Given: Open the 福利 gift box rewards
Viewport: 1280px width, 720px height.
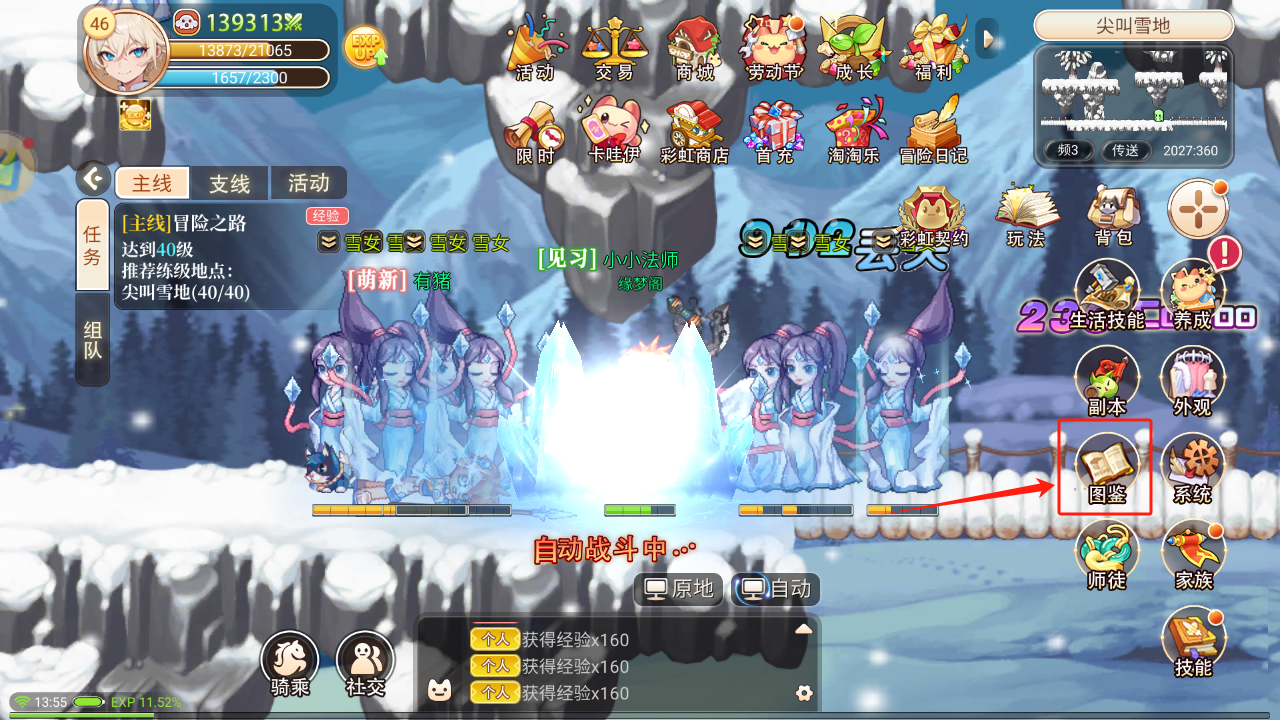Looking at the screenshot, I should 933,48.
